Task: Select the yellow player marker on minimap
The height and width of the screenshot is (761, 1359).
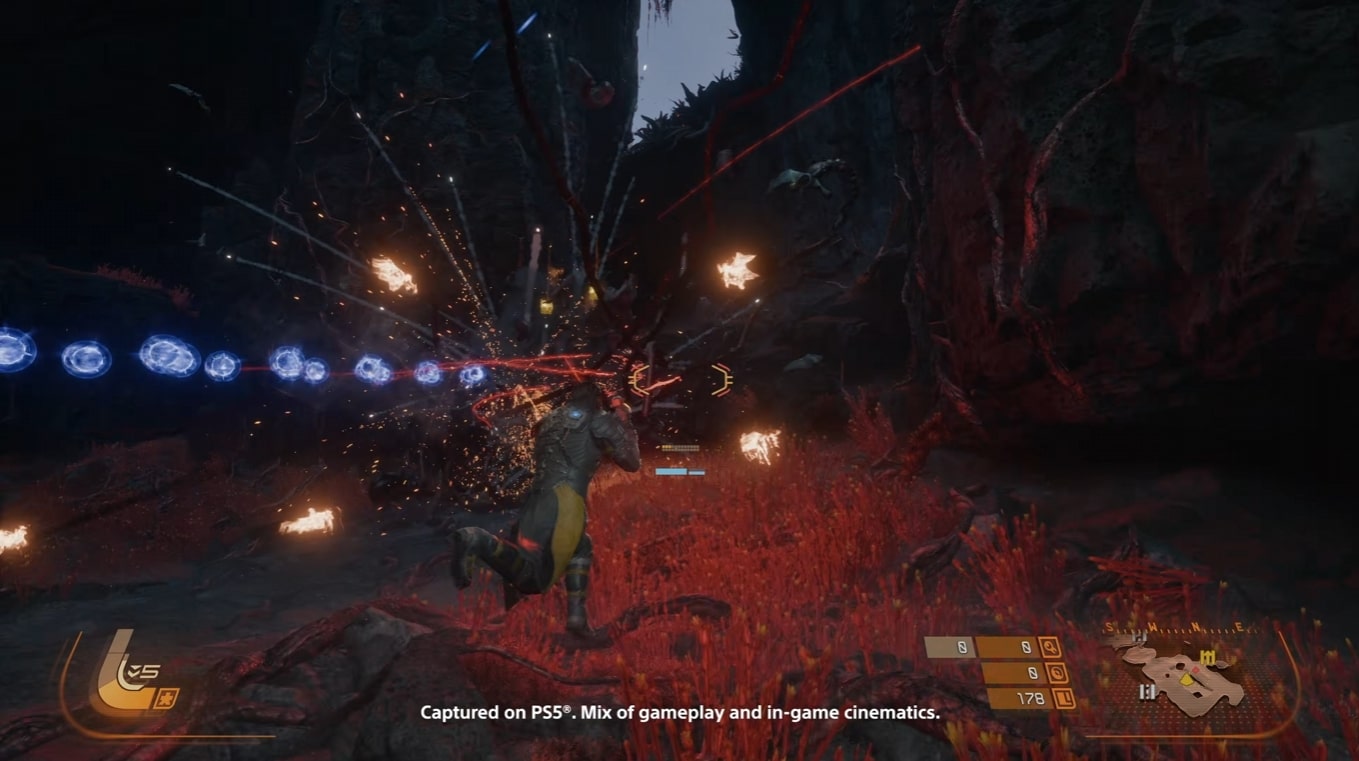Action: point(1187,680)
